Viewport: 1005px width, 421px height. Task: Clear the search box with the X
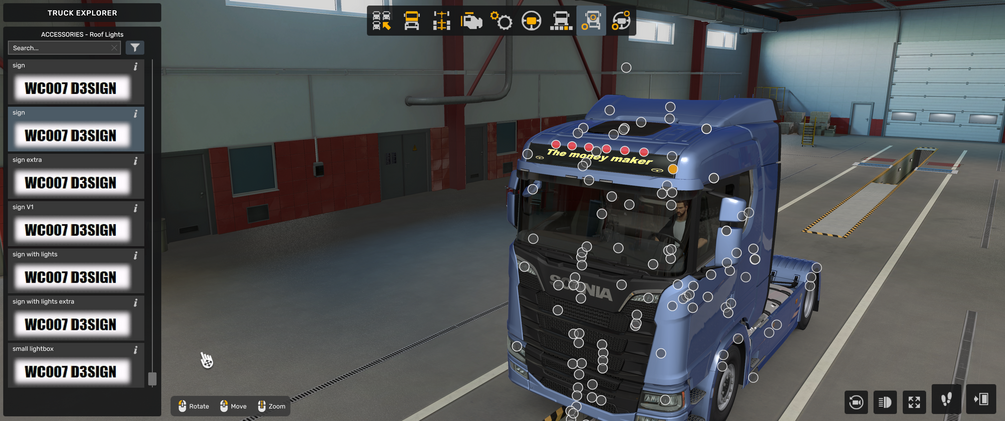click(115, 48)
